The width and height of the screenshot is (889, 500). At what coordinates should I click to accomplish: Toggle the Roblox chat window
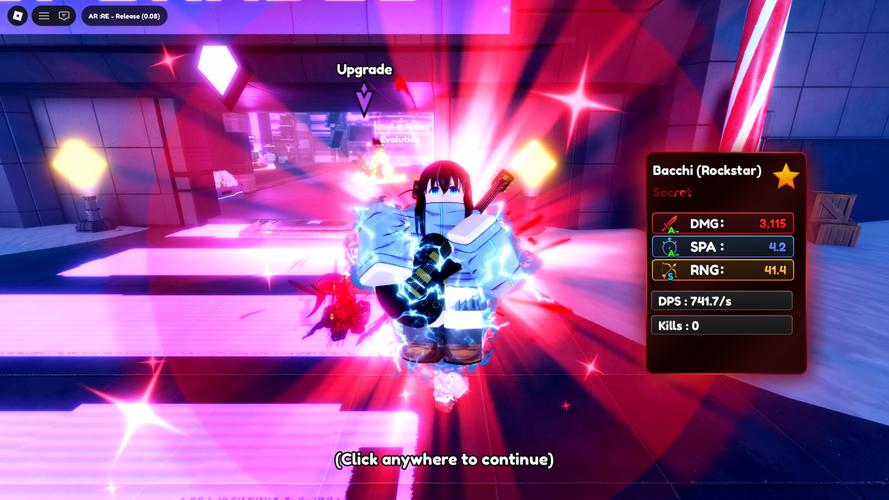click(64, 16)
